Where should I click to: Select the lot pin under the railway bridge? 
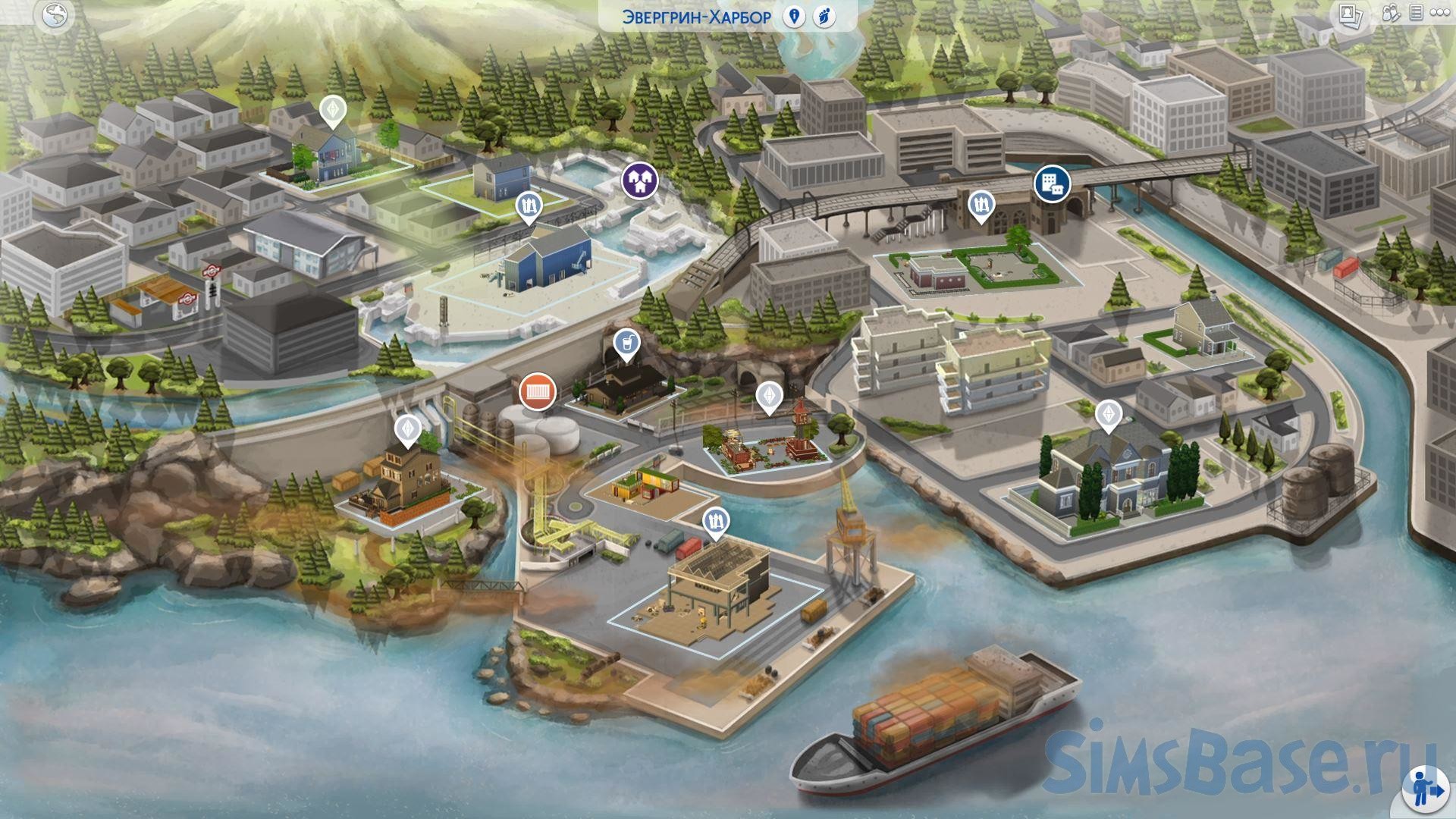(x=981, y=204)
